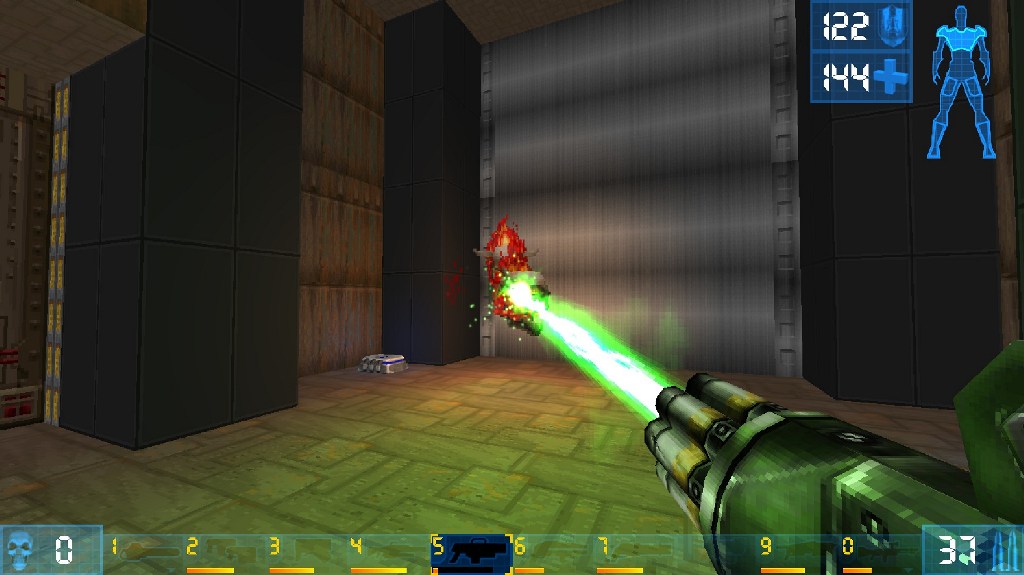Click the highlighted weapon slot 5
This screenshot has width=1024, height=575.
click(x=471, y=551)
